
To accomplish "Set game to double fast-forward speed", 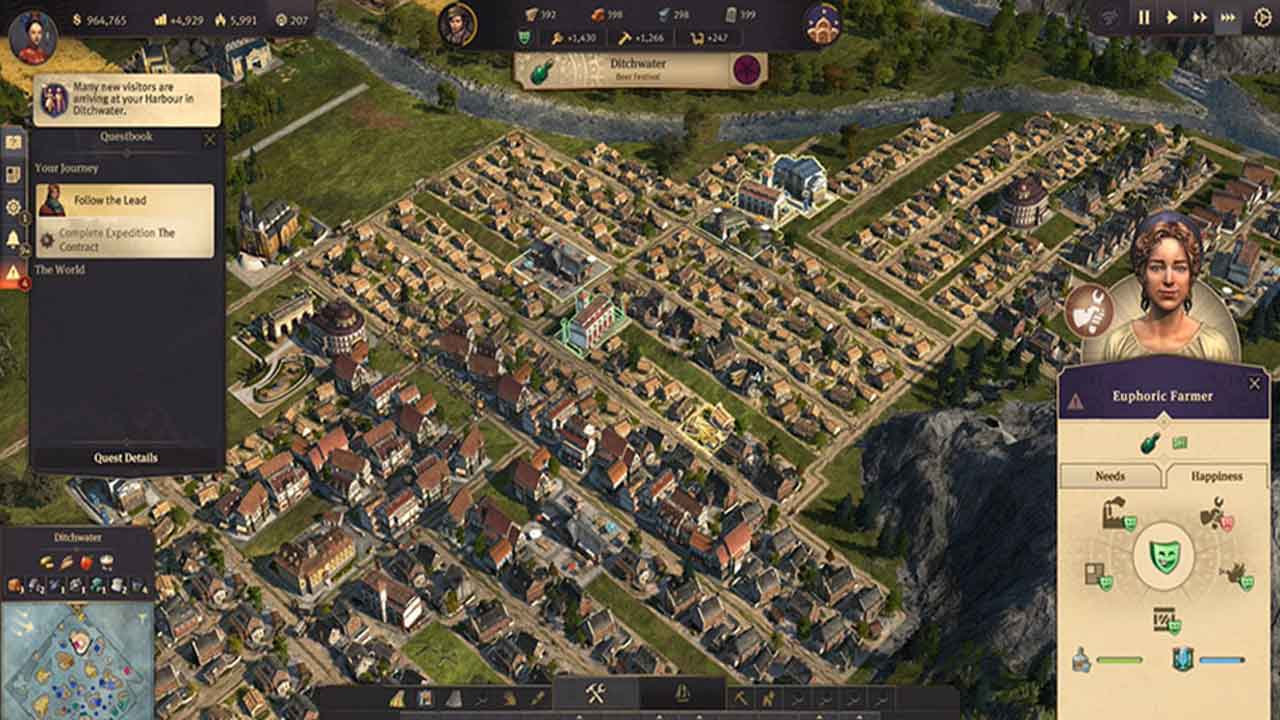I will click(1200, 17).
